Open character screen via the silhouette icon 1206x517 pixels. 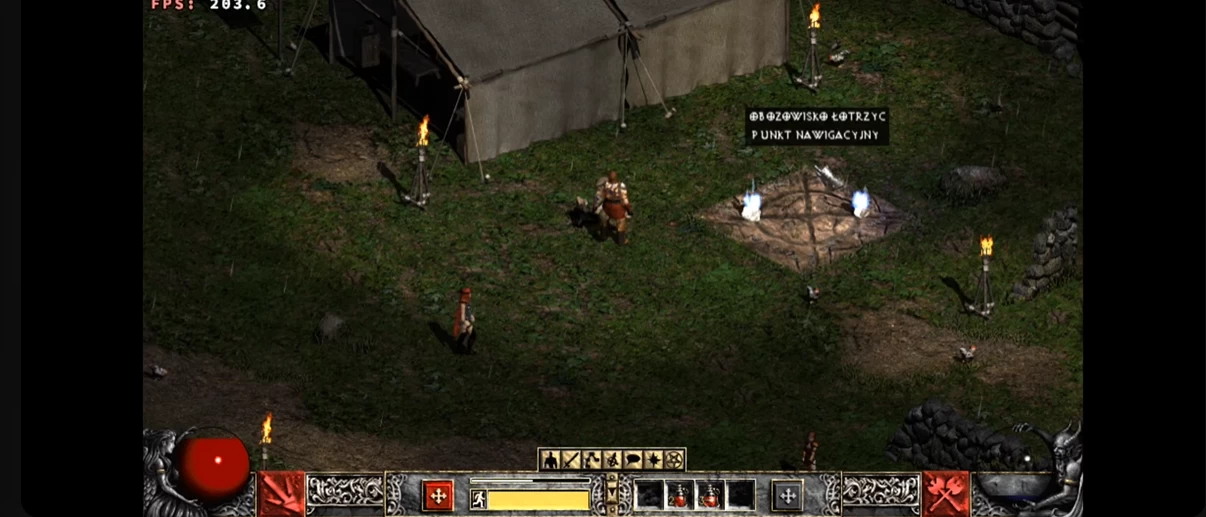[550, 460]
